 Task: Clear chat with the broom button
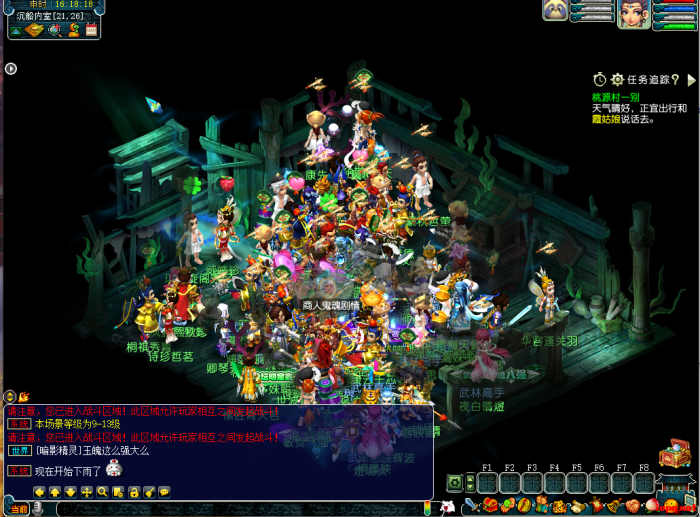(x=149, y=492)
